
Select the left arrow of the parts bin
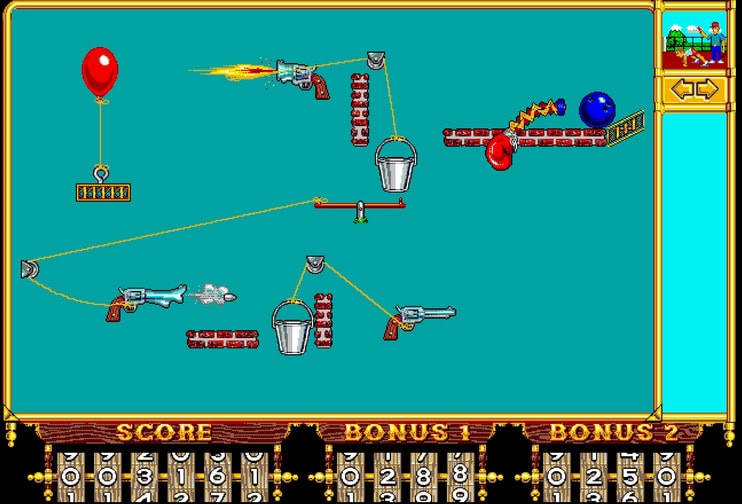coord(682,89)
